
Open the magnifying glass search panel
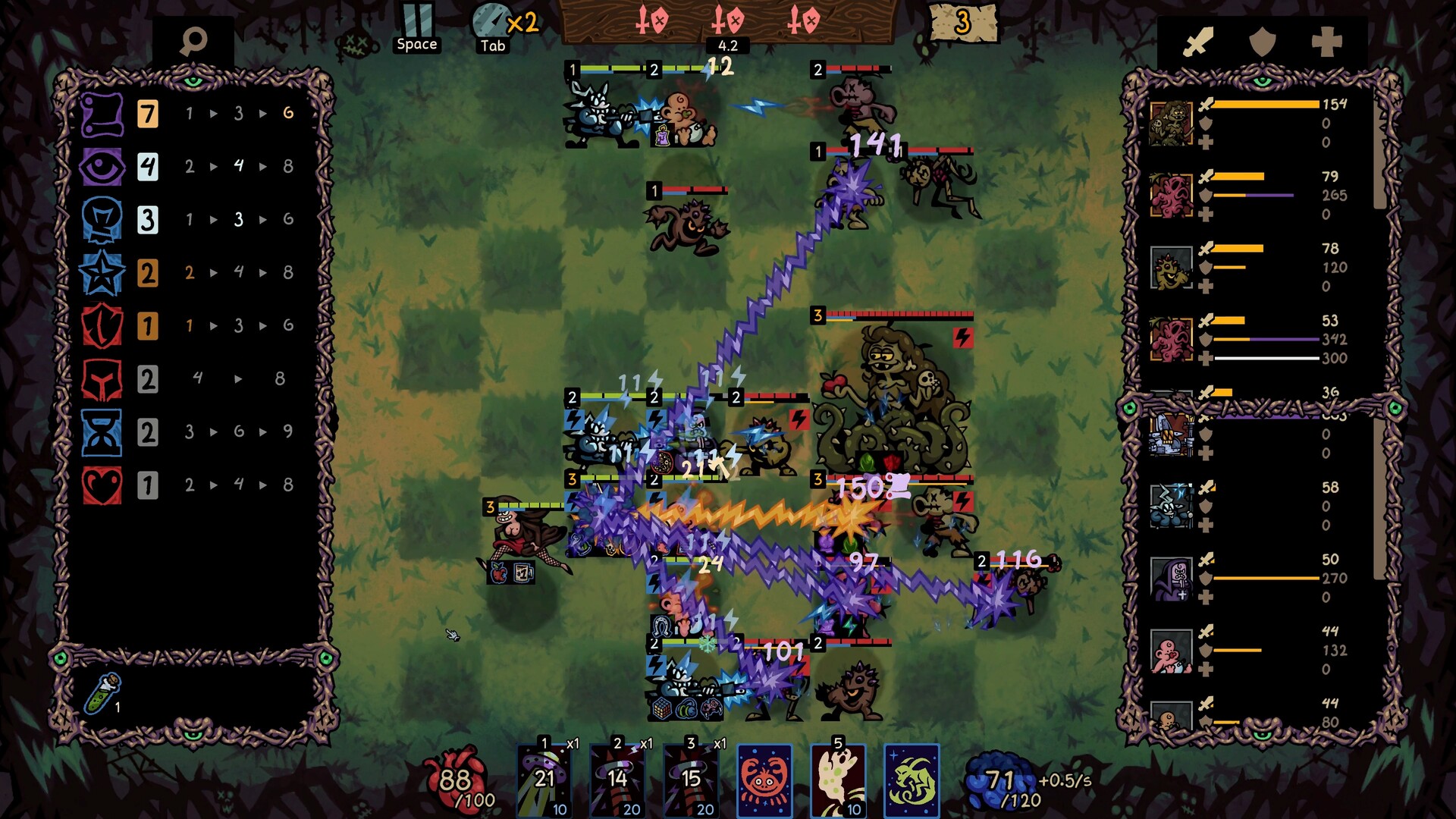194,41
